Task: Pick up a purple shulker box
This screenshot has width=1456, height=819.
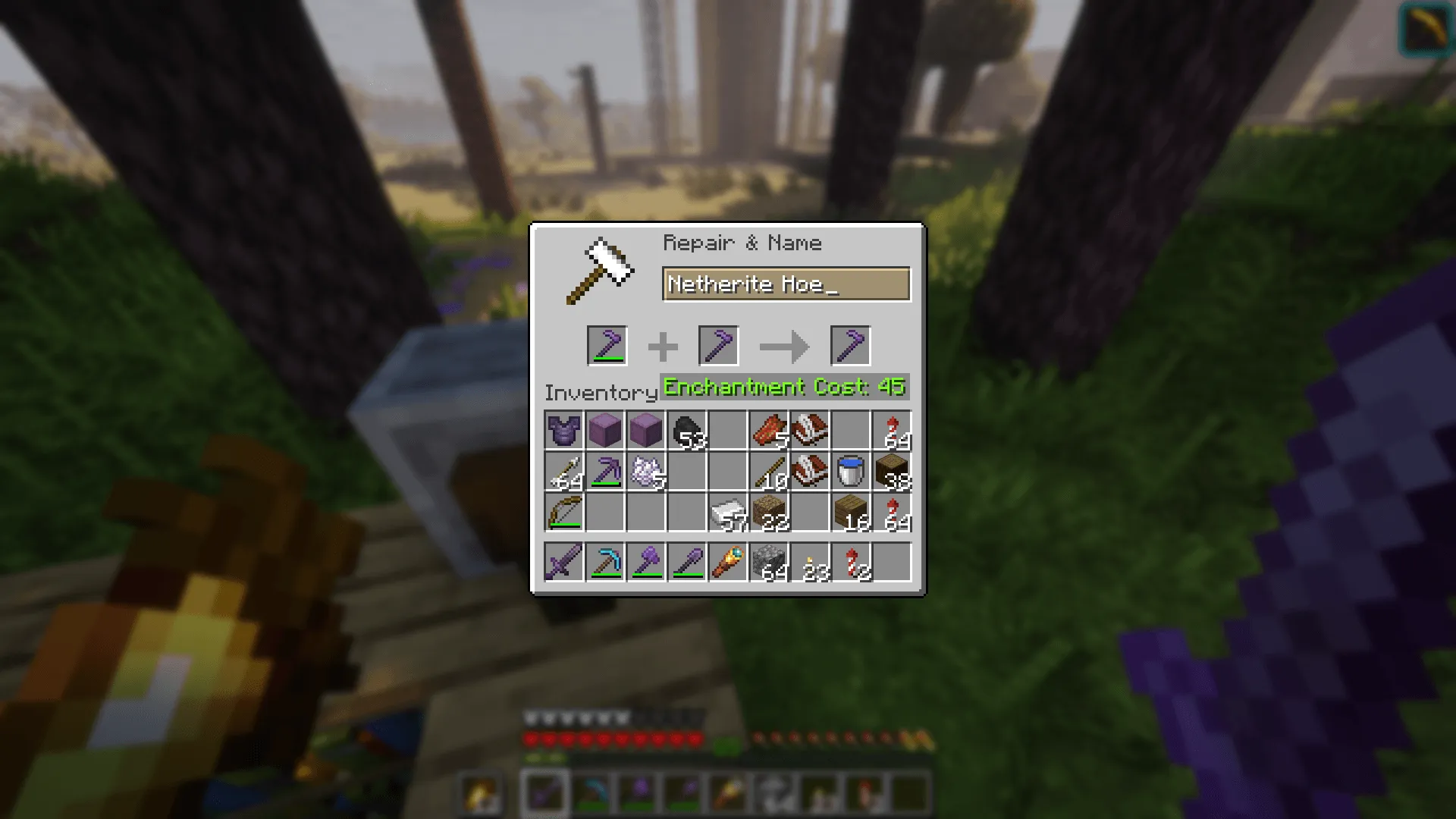Action: (605, 431)
